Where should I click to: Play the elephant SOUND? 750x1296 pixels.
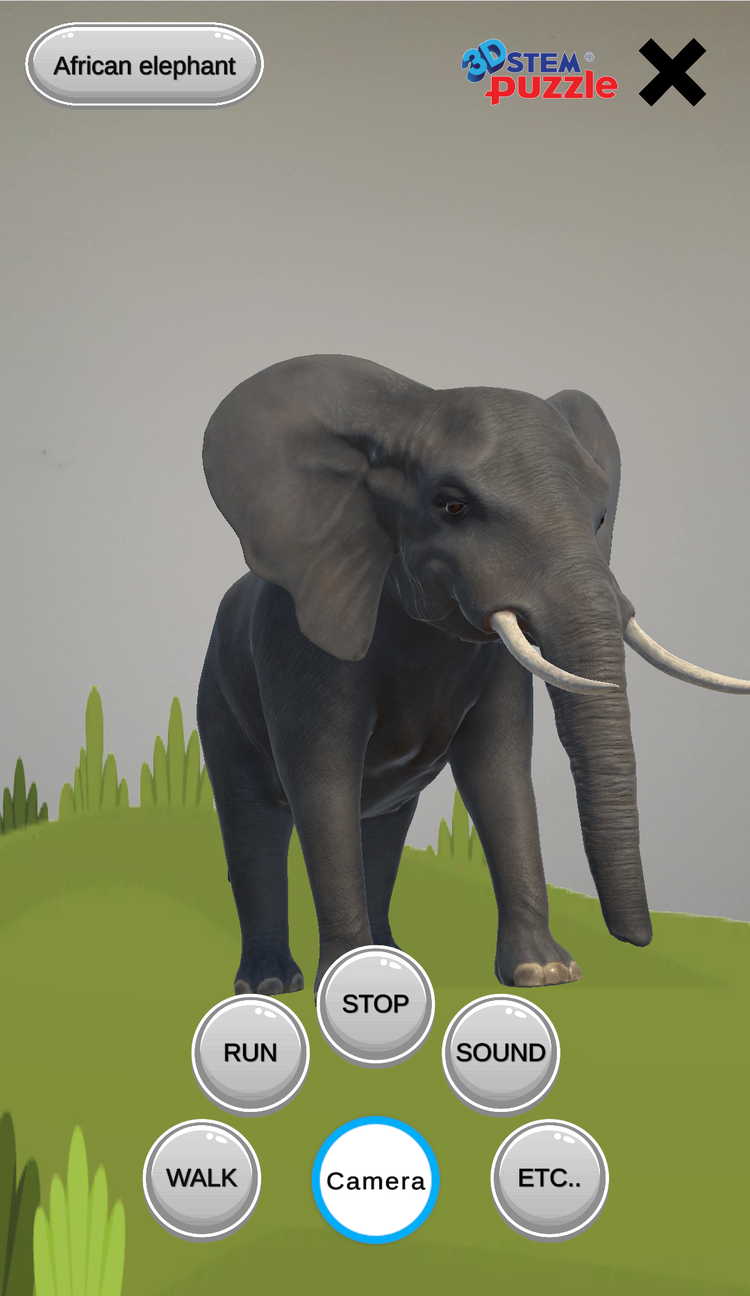coord(501,1053)
